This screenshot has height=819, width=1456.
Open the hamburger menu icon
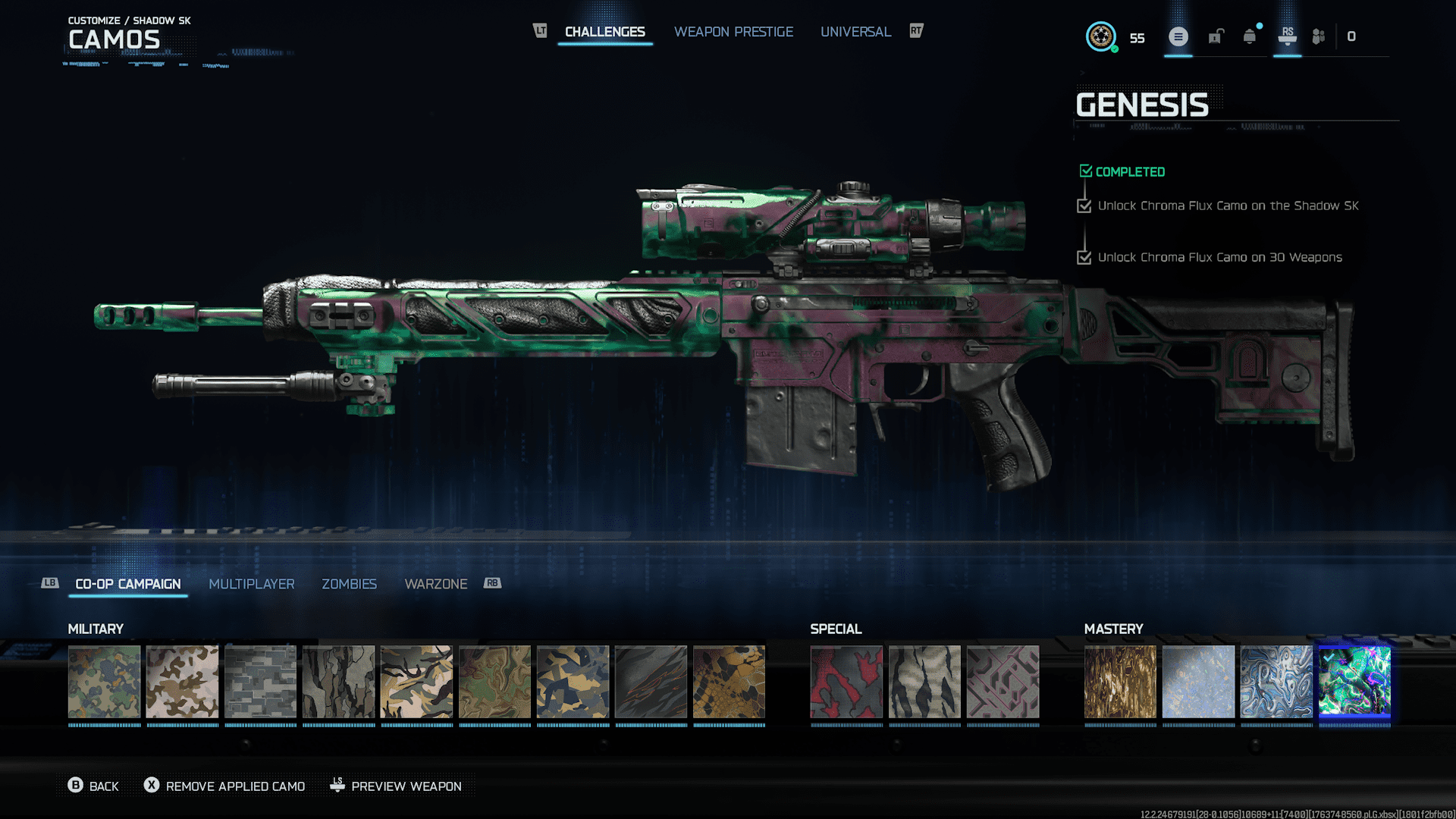click(x=1178, y=36)
